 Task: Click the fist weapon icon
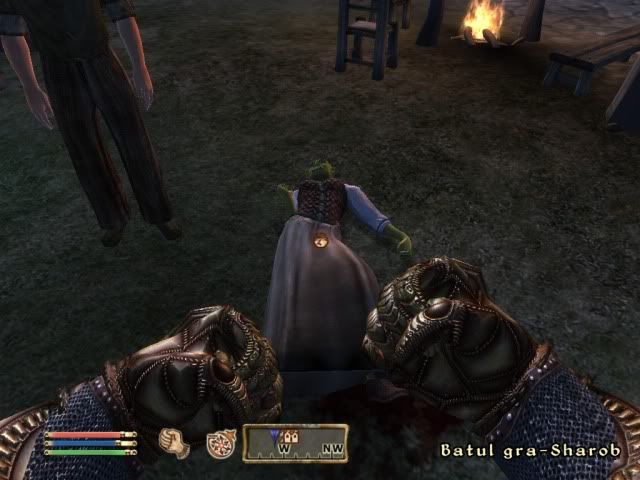(175, 442)
